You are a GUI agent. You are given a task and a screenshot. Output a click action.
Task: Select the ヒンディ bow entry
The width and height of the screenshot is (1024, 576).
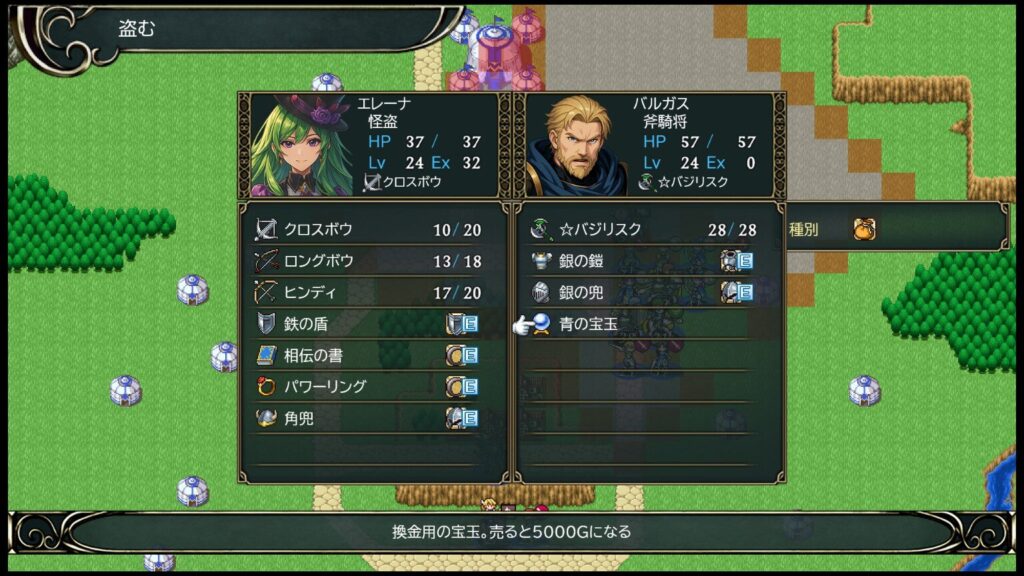[366, 292]
